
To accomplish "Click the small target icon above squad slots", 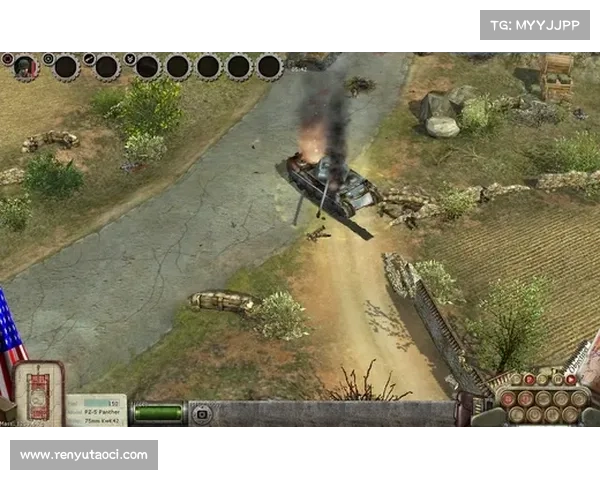I will point(48,58).
